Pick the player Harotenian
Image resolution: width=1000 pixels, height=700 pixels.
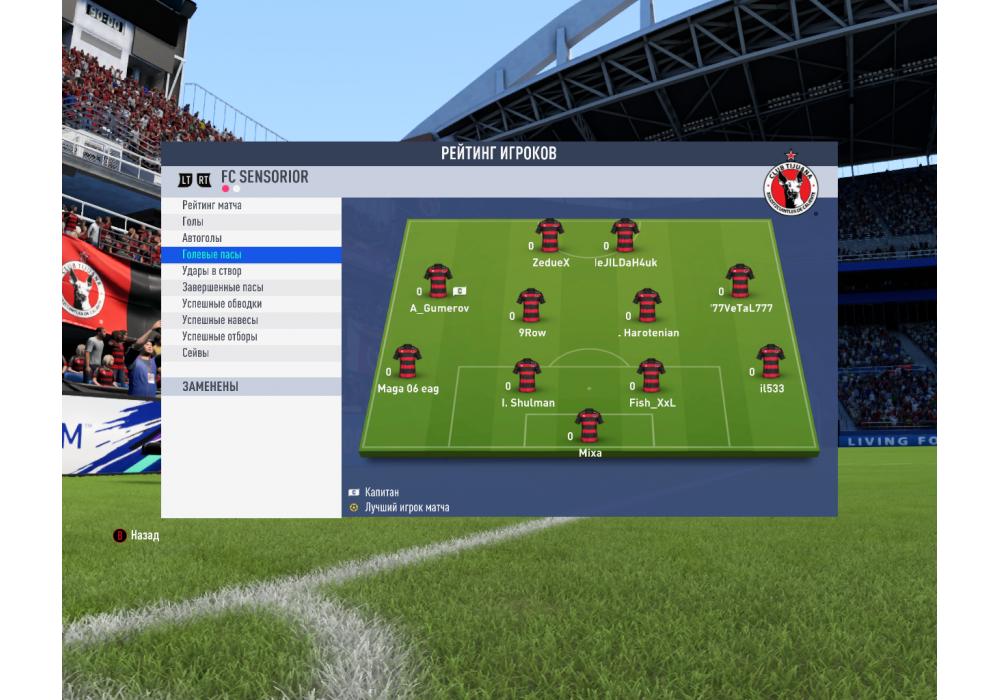point(647,306)
